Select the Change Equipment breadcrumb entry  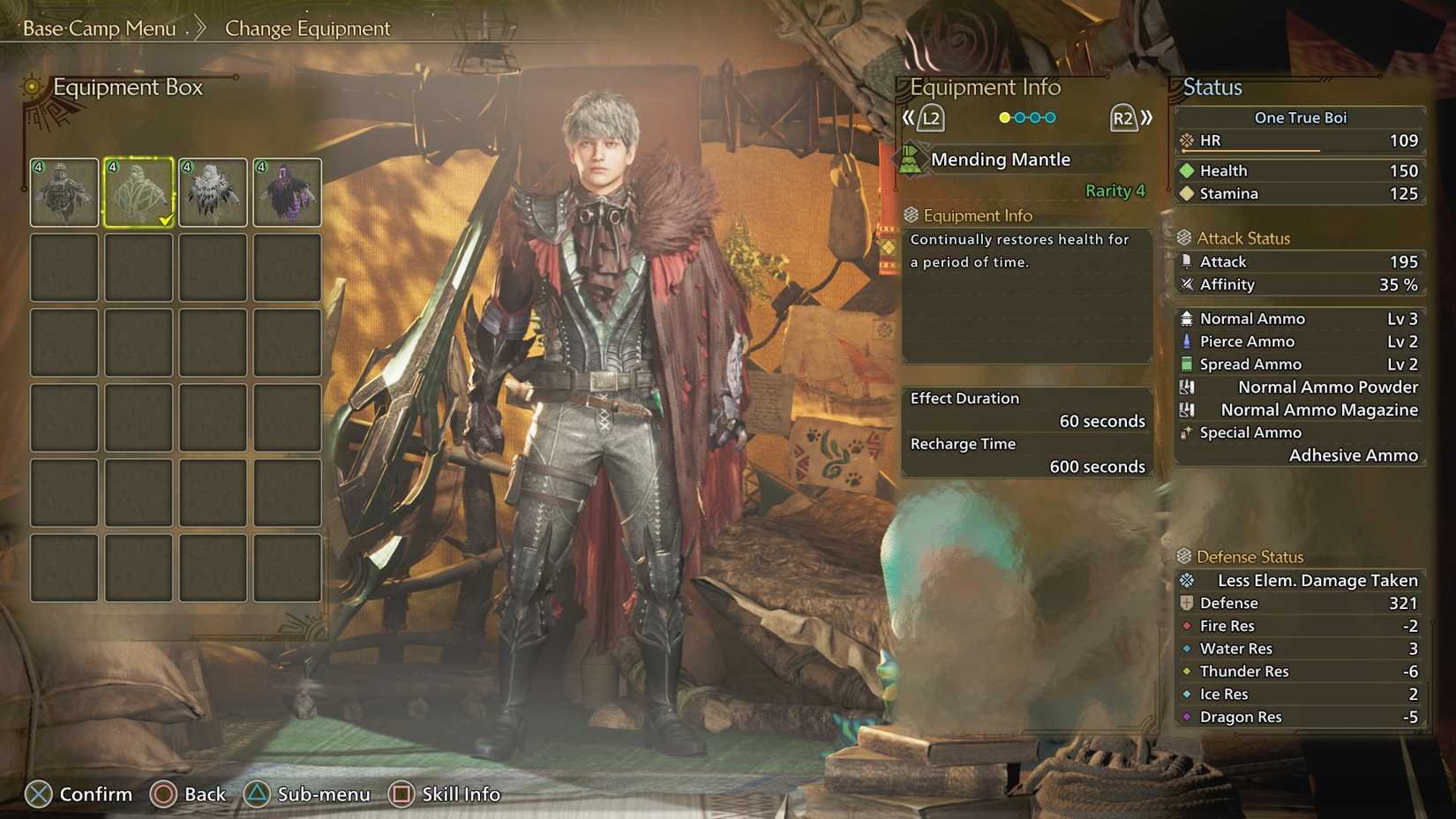tap(307, 28)
